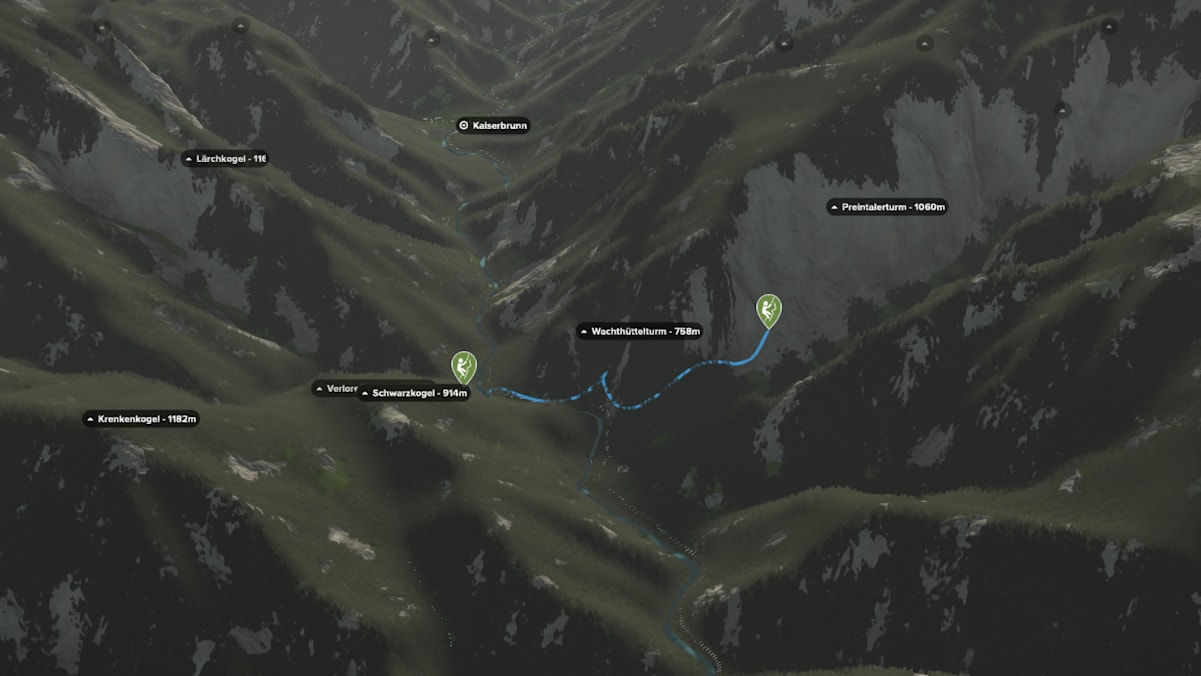Select the green climbing pin above Schwarzkogel label

tap(464, 366)
